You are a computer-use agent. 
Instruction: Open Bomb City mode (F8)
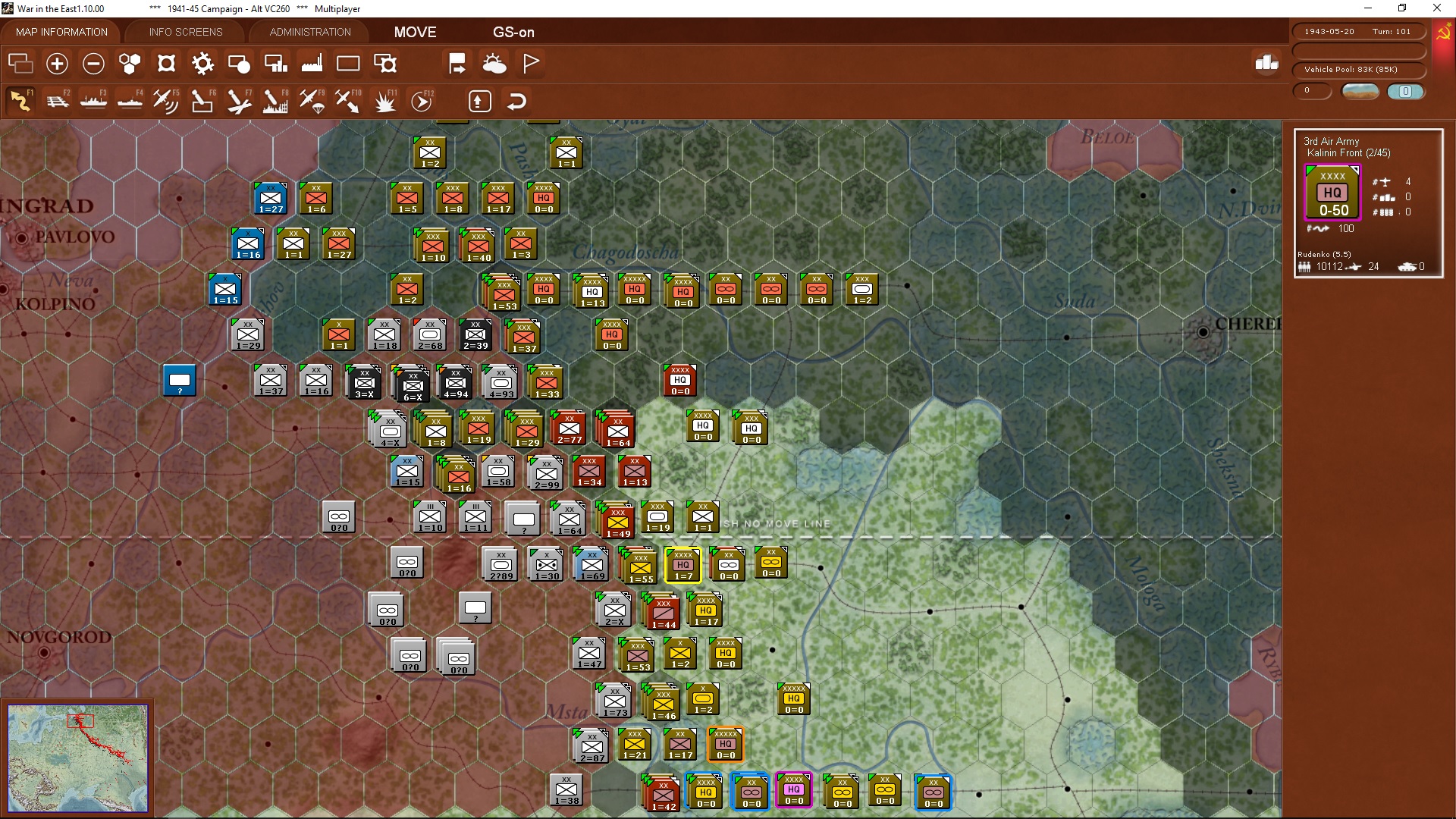[x=275, y=100]
